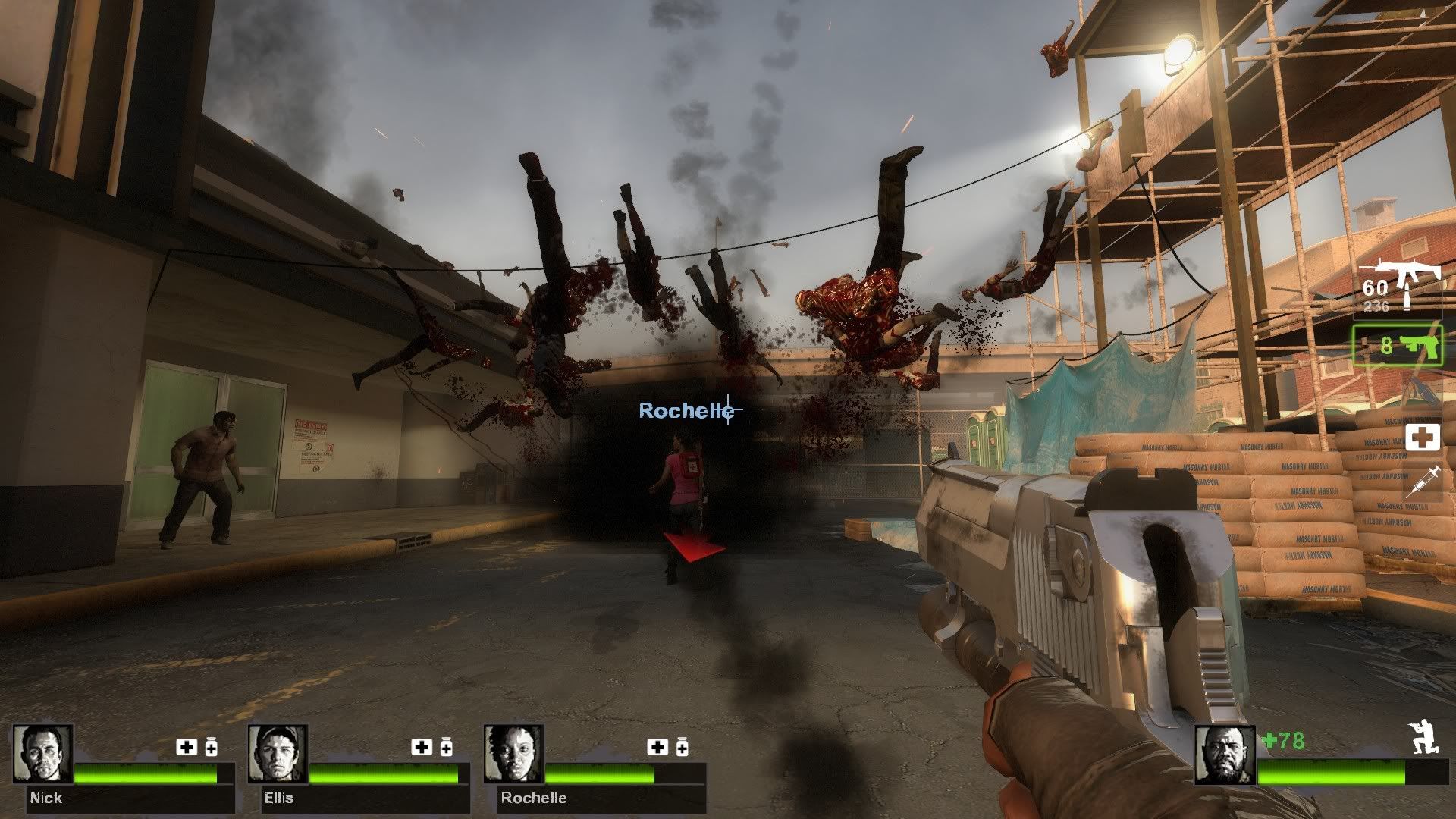Click the pills icon above Rochelle's health bar
This screenshot has height=819, width=1456.
click(x=681, y=748)
